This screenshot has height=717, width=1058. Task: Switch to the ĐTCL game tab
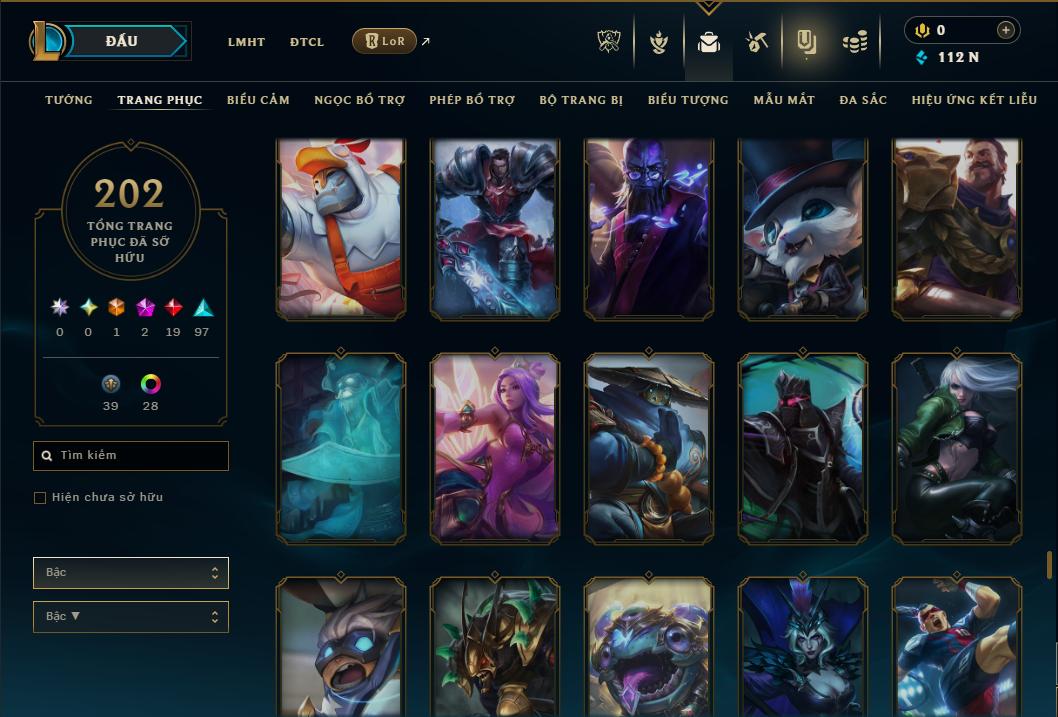[307, 42]
